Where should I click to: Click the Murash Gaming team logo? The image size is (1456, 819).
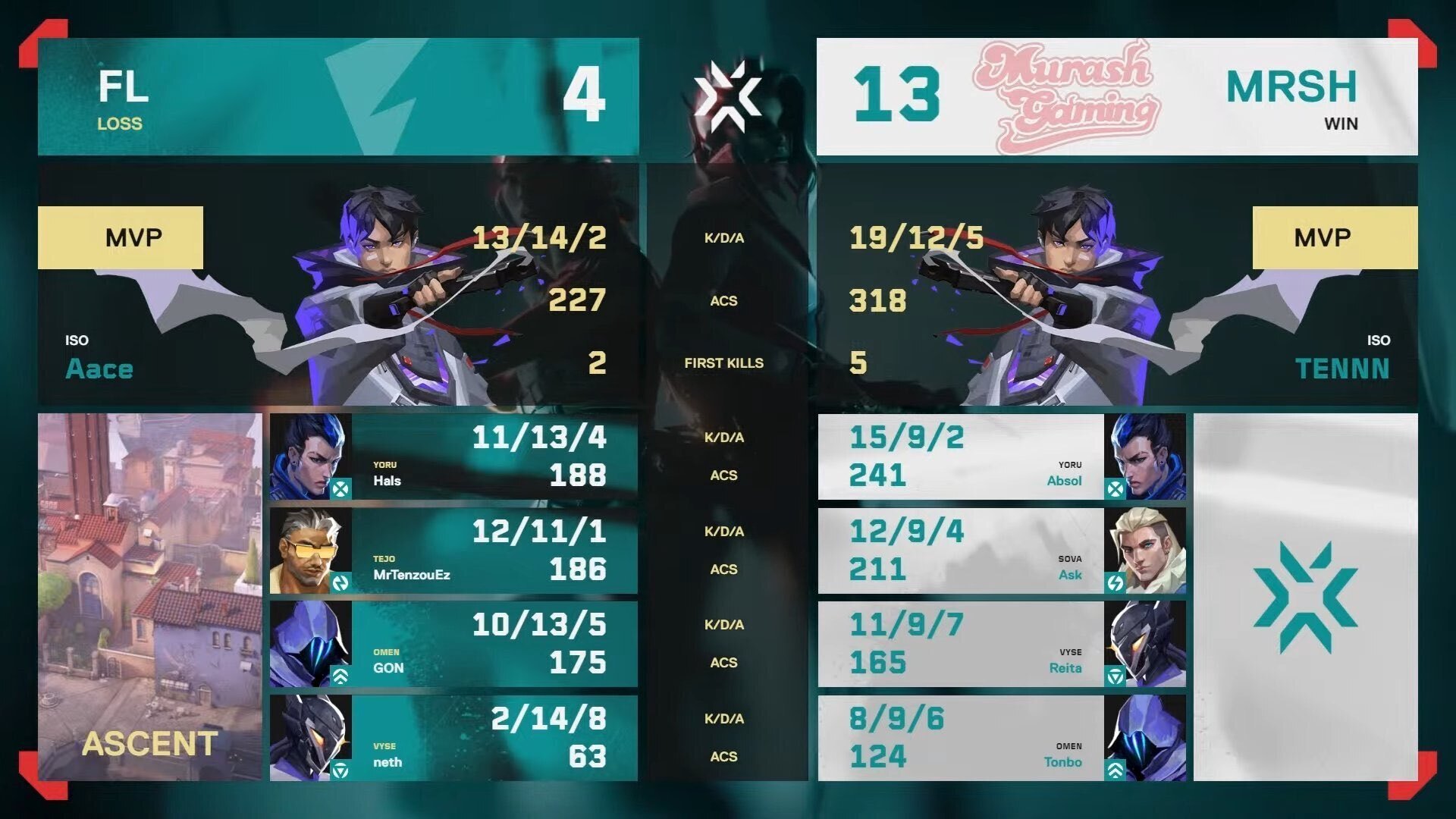[x=1066, y=96]
